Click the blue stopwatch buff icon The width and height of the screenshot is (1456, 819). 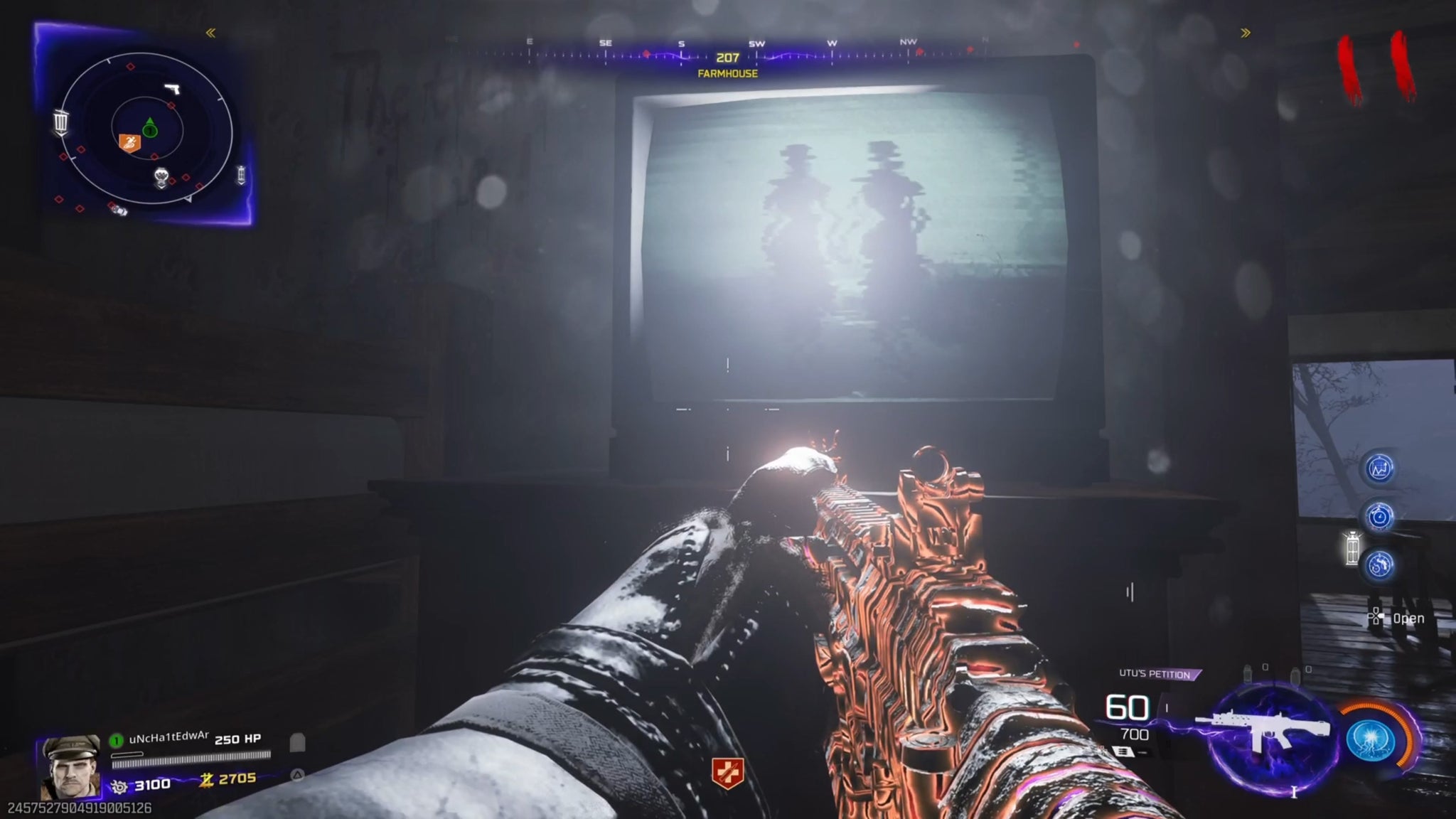(x=1380, y=517)
